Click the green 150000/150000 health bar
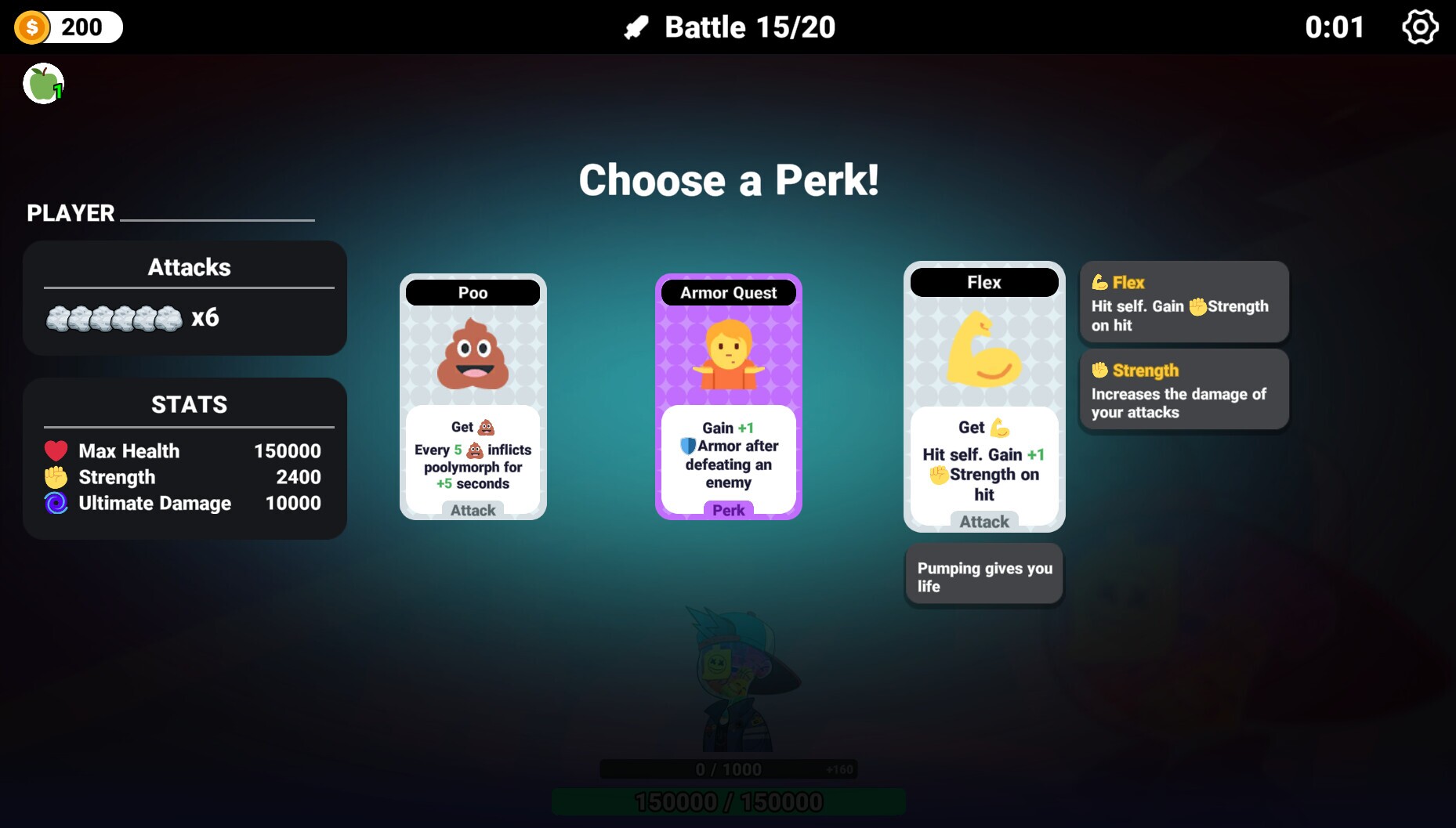 point(728,801)
